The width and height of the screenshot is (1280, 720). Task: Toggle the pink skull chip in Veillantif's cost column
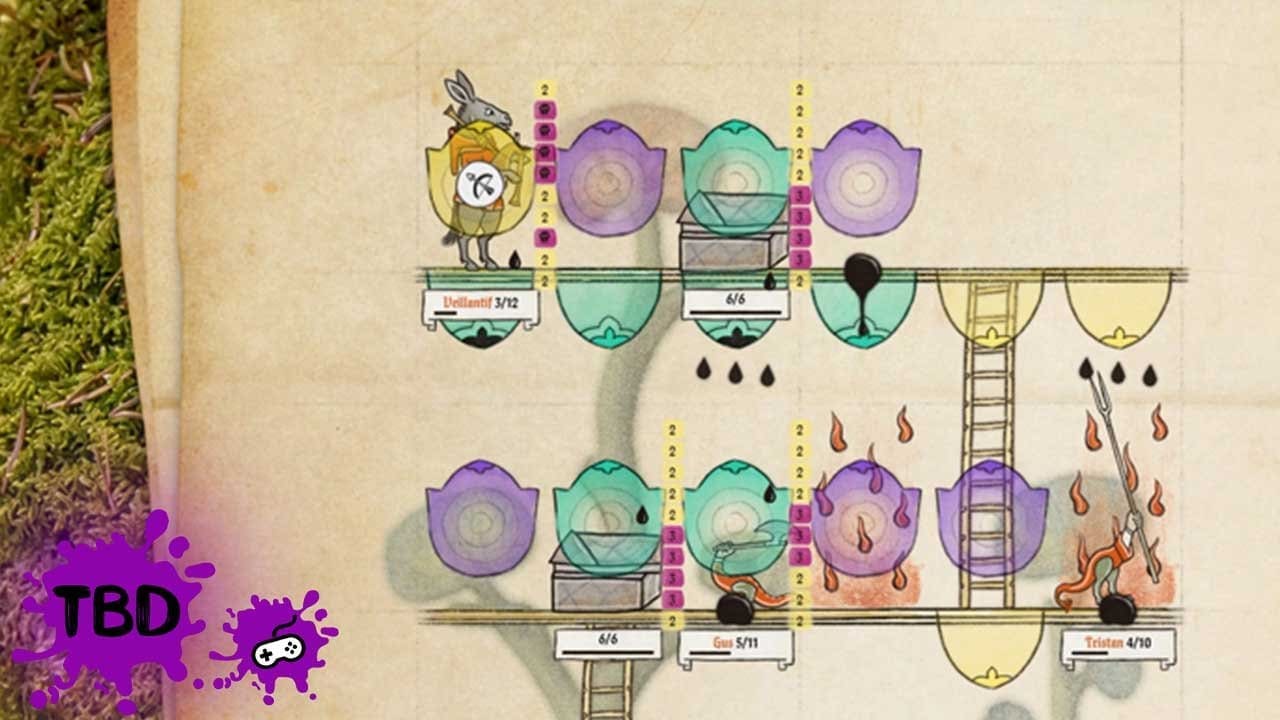click(541, 130)
